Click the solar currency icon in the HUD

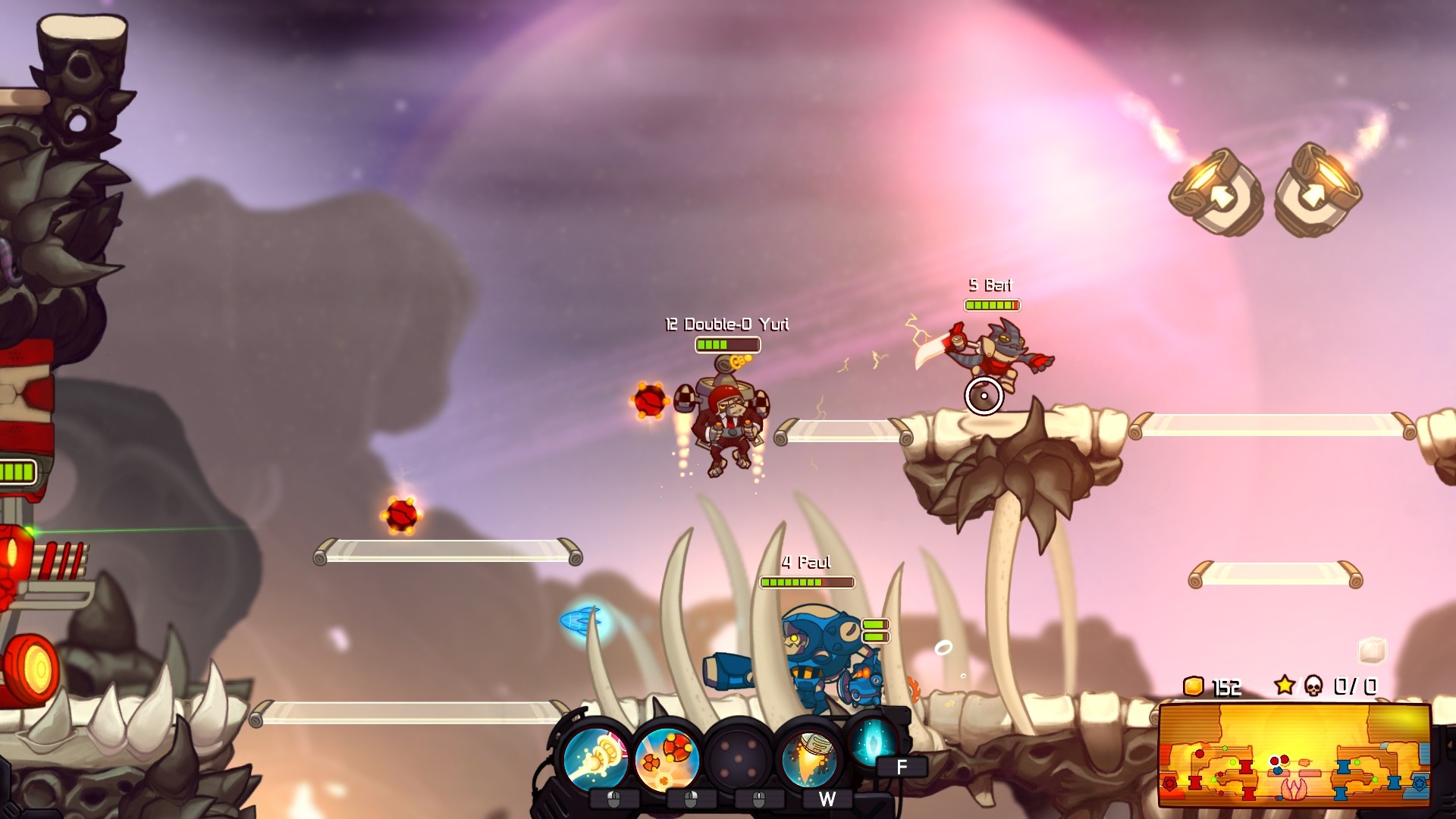[1193, 686]
